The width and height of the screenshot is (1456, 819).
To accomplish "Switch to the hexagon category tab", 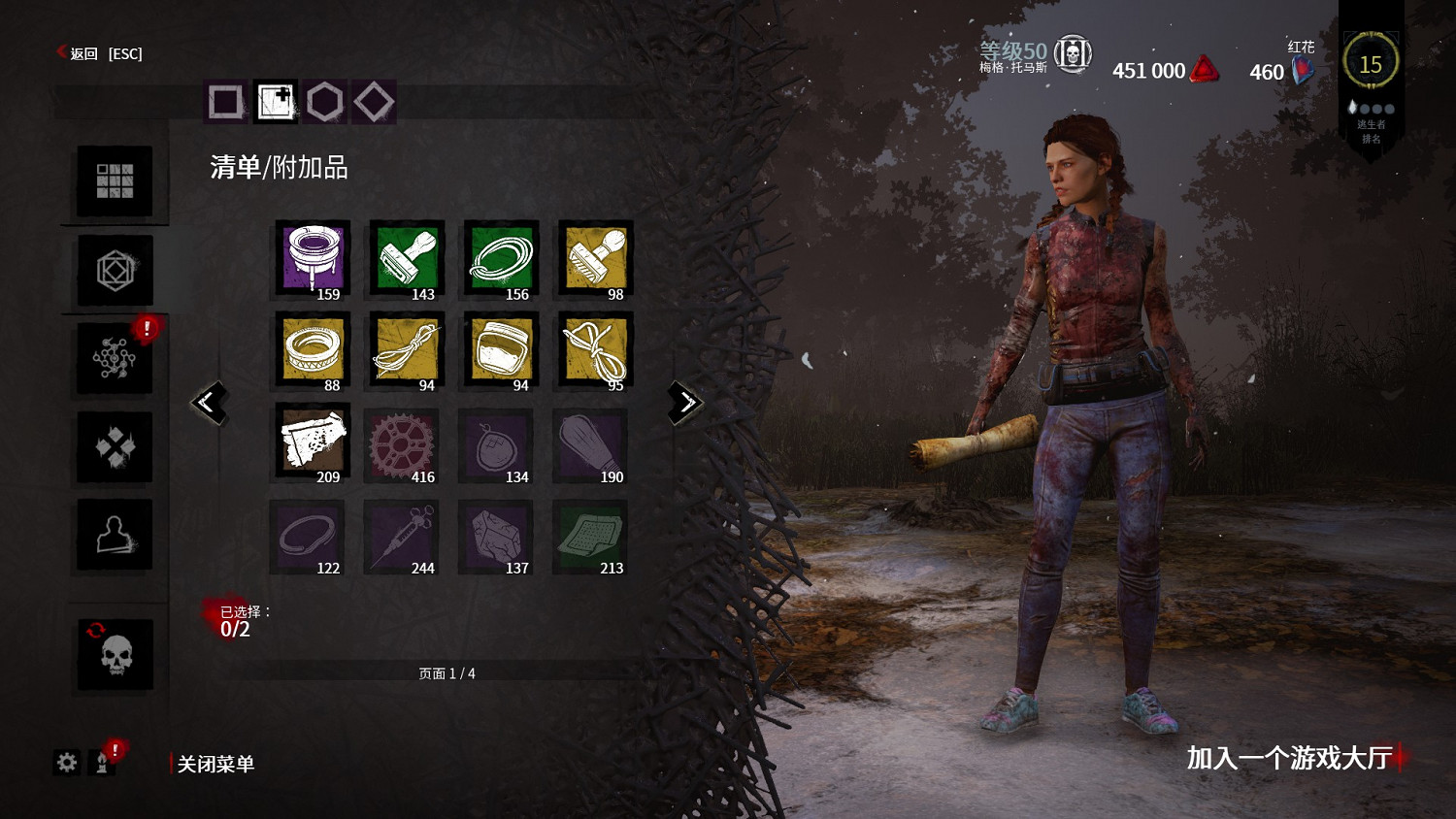I will tap(325, 101).
